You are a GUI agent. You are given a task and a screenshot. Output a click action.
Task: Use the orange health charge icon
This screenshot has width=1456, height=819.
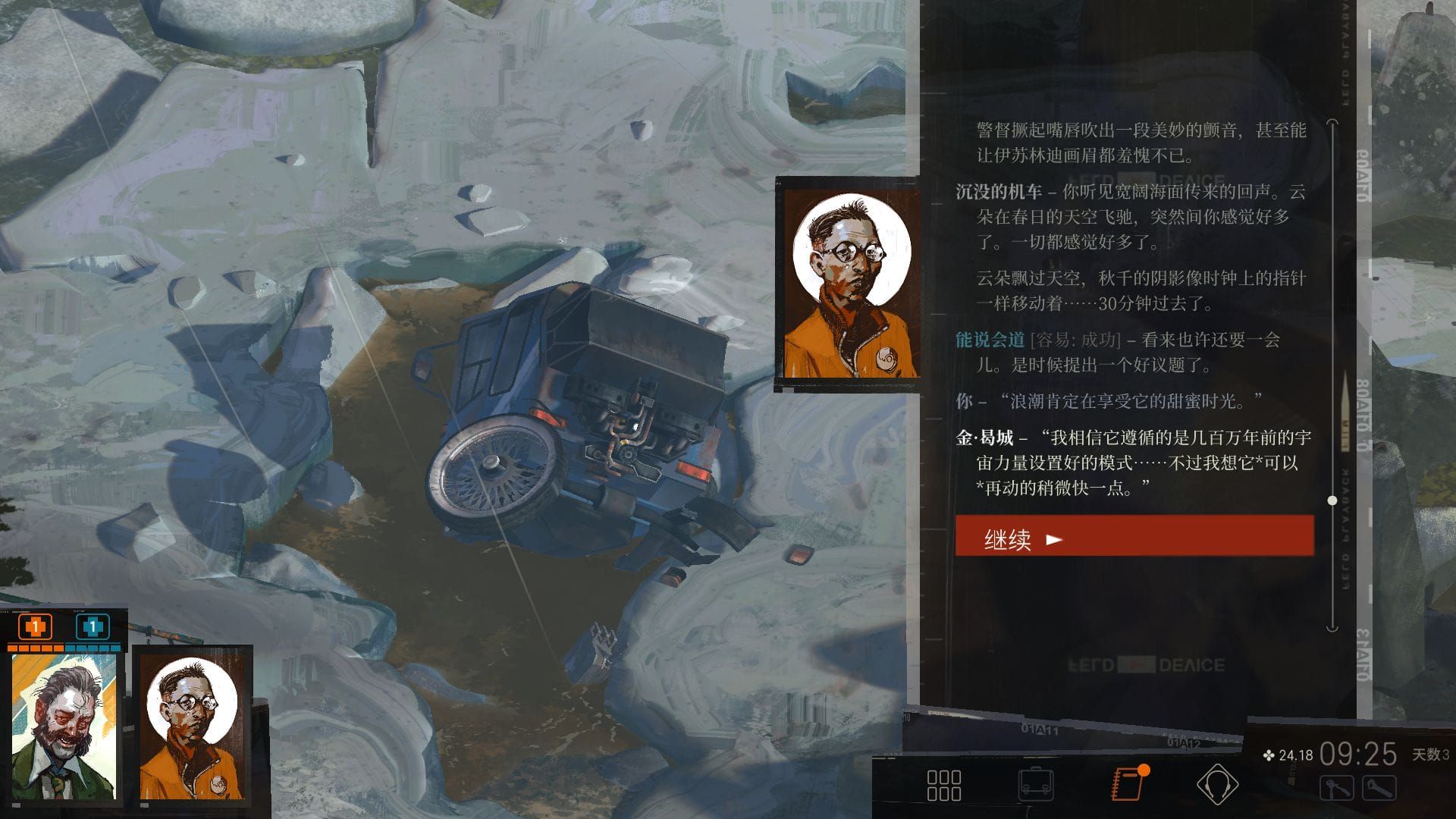click(34, 628)
